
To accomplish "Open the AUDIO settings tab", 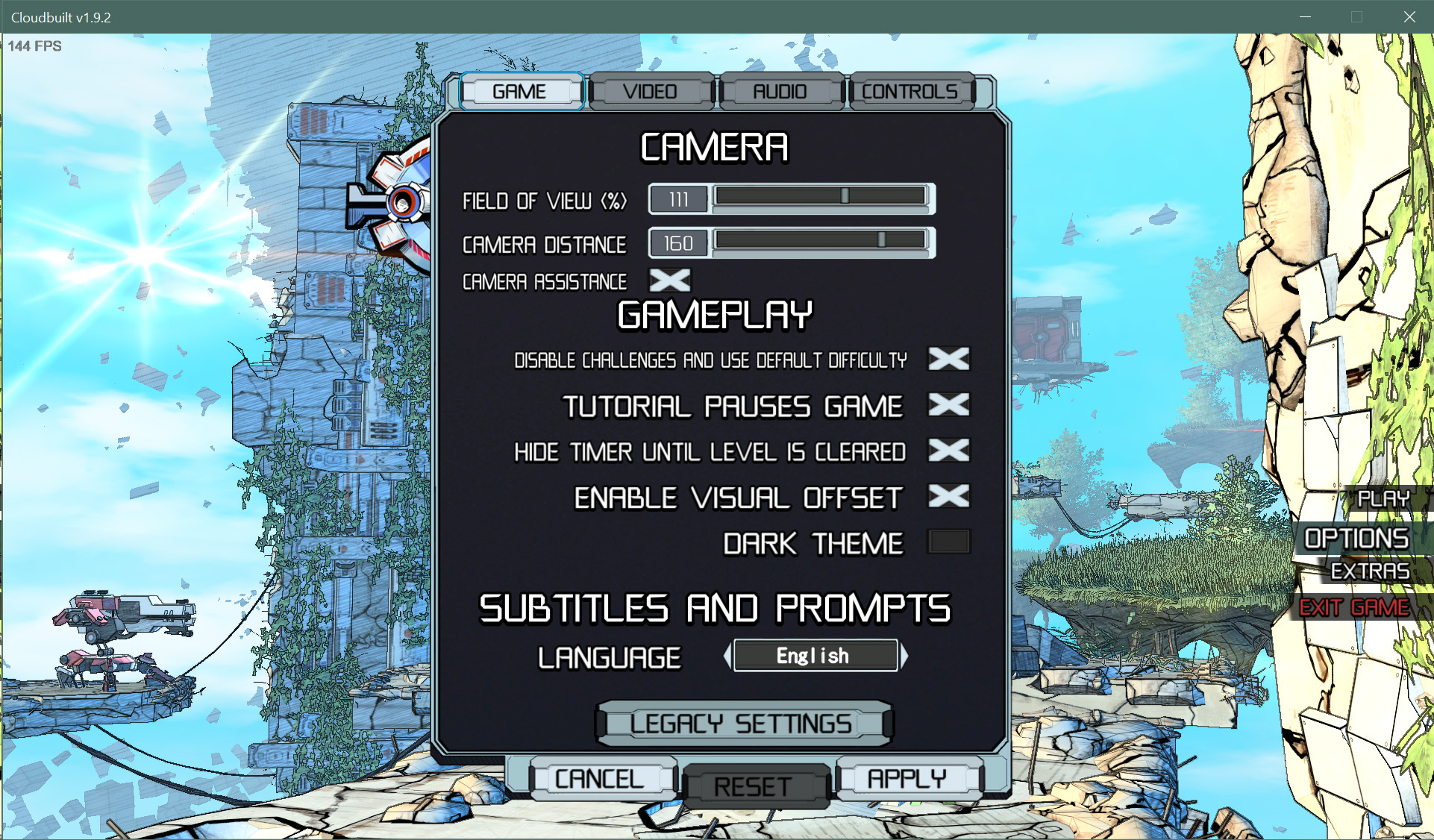I will 780,90.
